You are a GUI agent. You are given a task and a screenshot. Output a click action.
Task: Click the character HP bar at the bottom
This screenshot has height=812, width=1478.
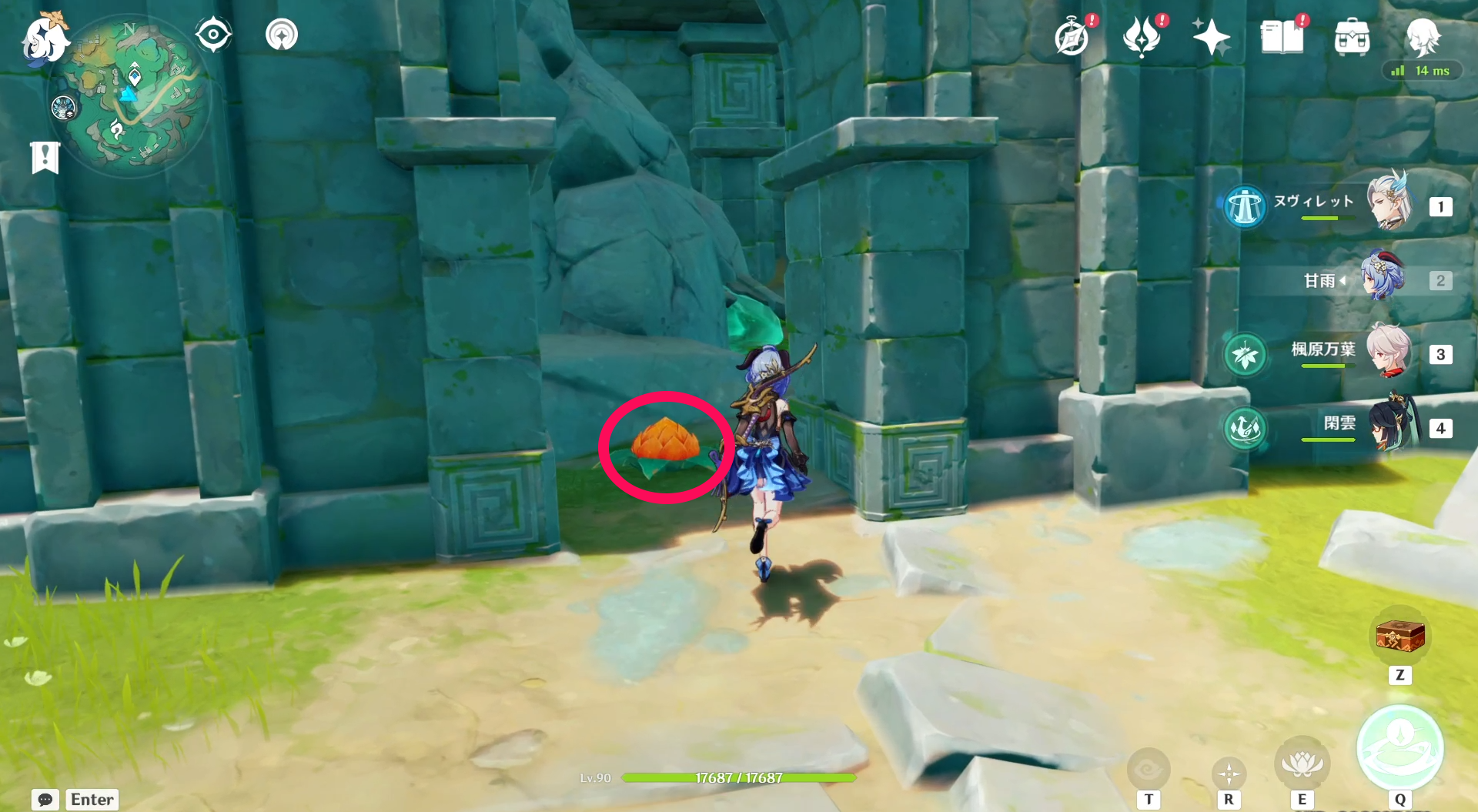(x=739, y=778)
